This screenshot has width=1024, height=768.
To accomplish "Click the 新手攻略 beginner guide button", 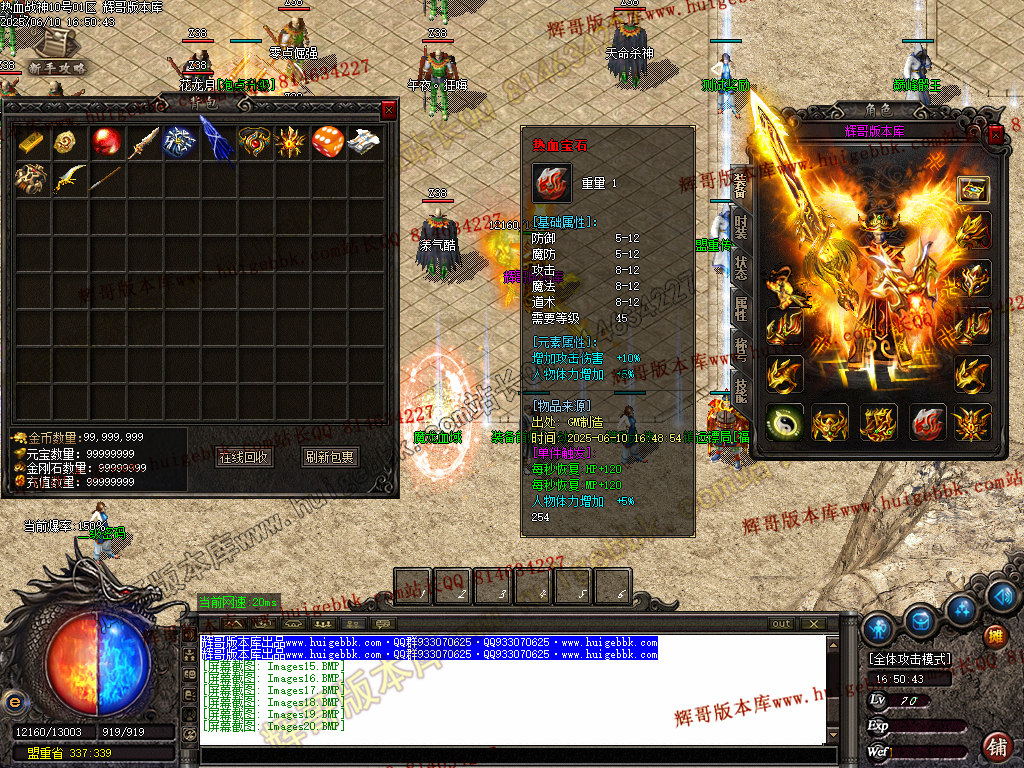I will click(56, 67).
